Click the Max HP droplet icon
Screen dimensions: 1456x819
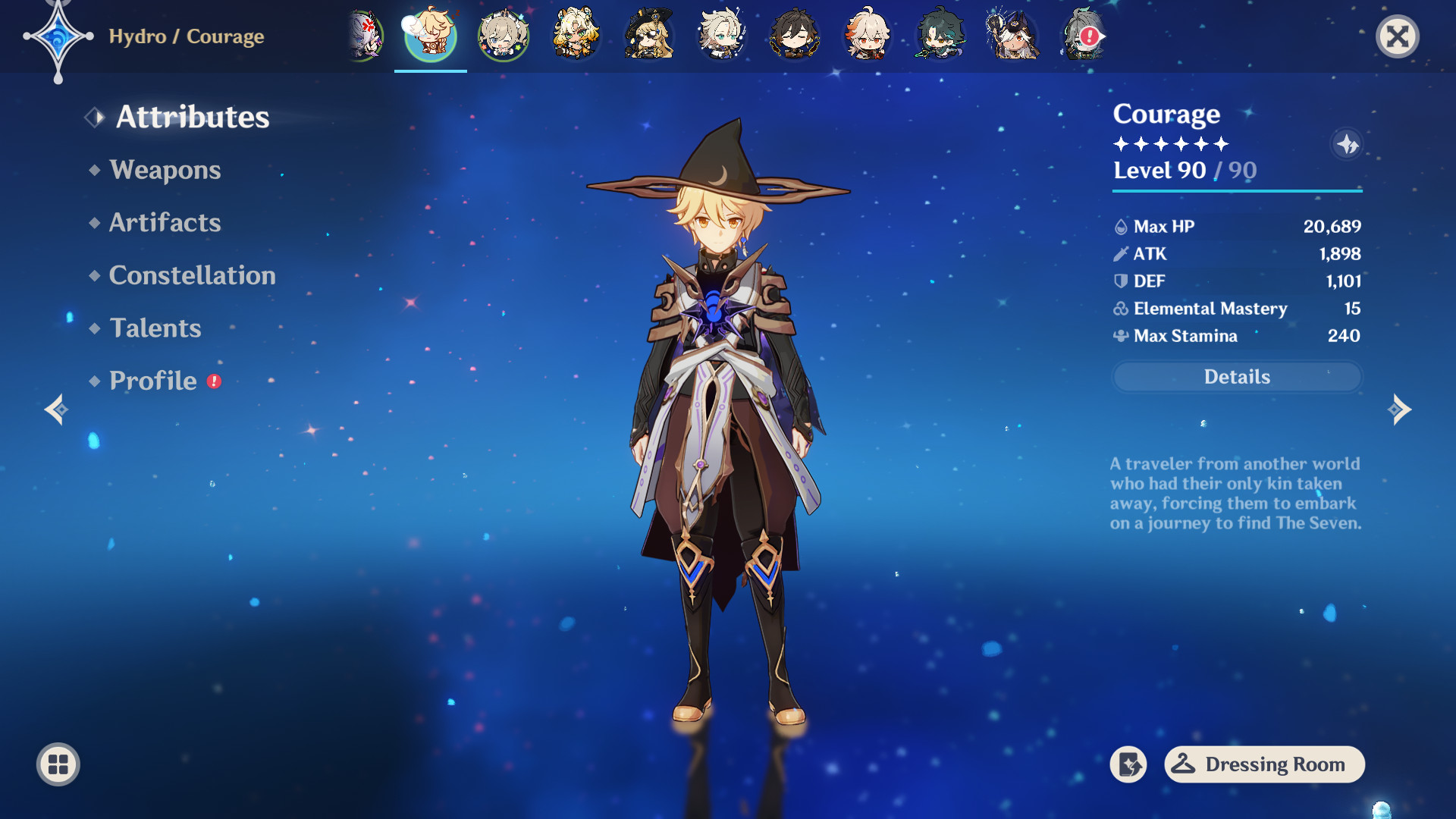(x=1120, y=225)
